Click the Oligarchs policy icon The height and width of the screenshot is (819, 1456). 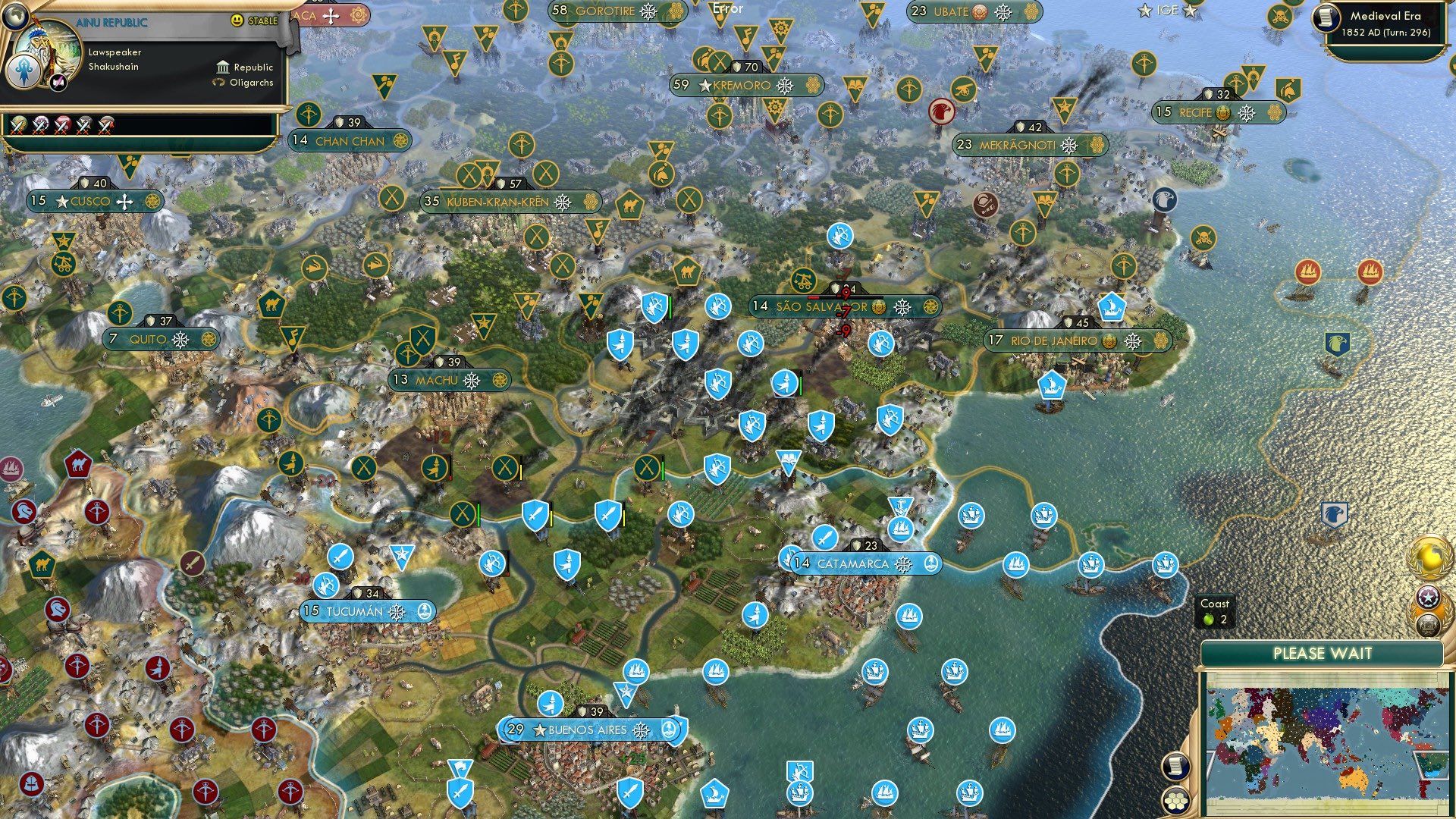(218, 83)
